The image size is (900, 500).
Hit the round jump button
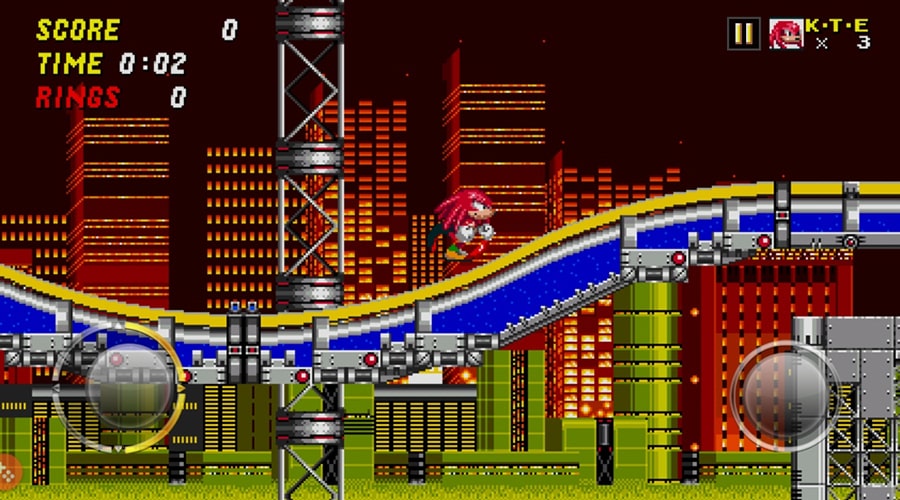785,389
